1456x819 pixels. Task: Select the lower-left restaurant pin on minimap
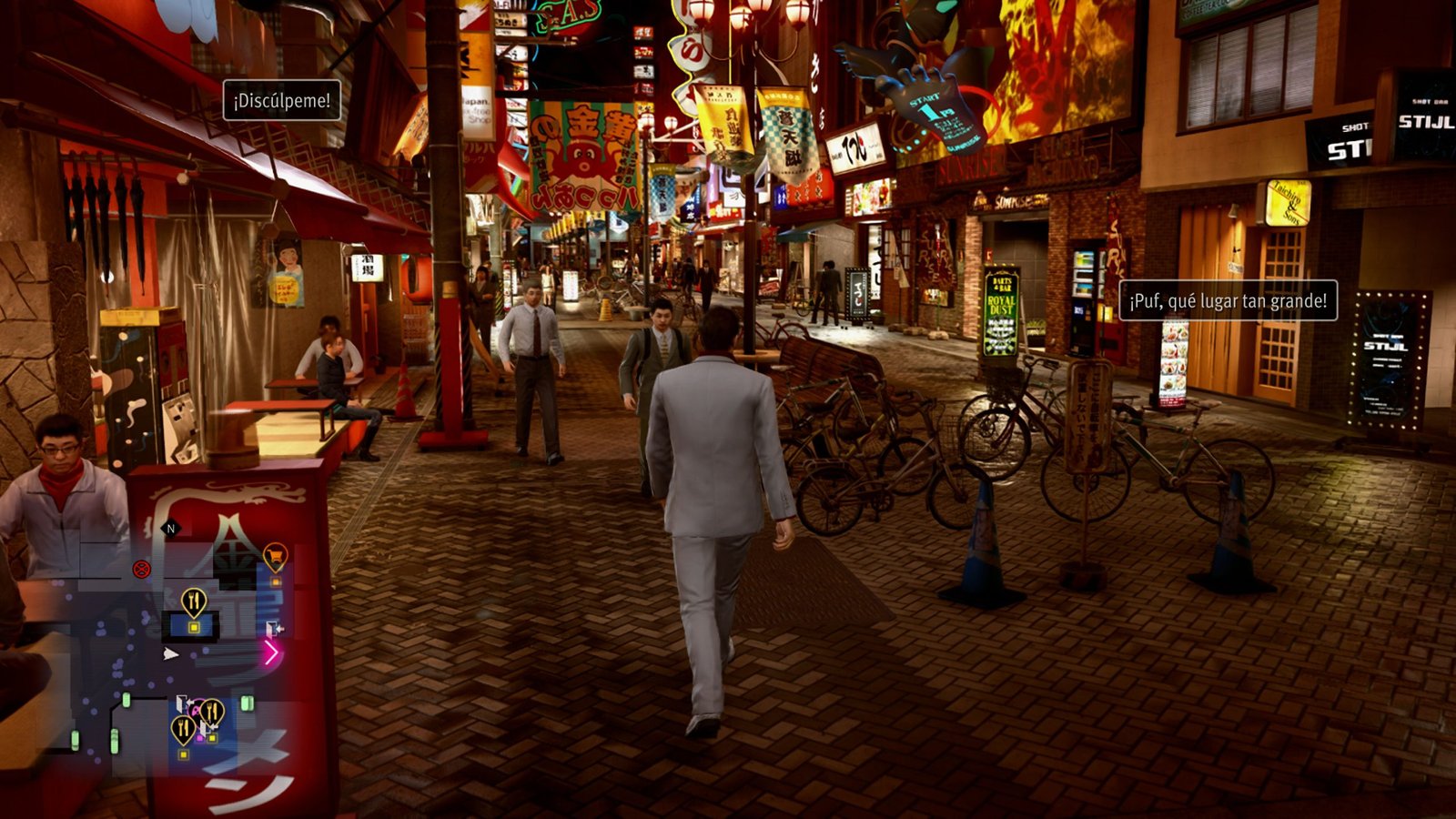coord(183,725)
